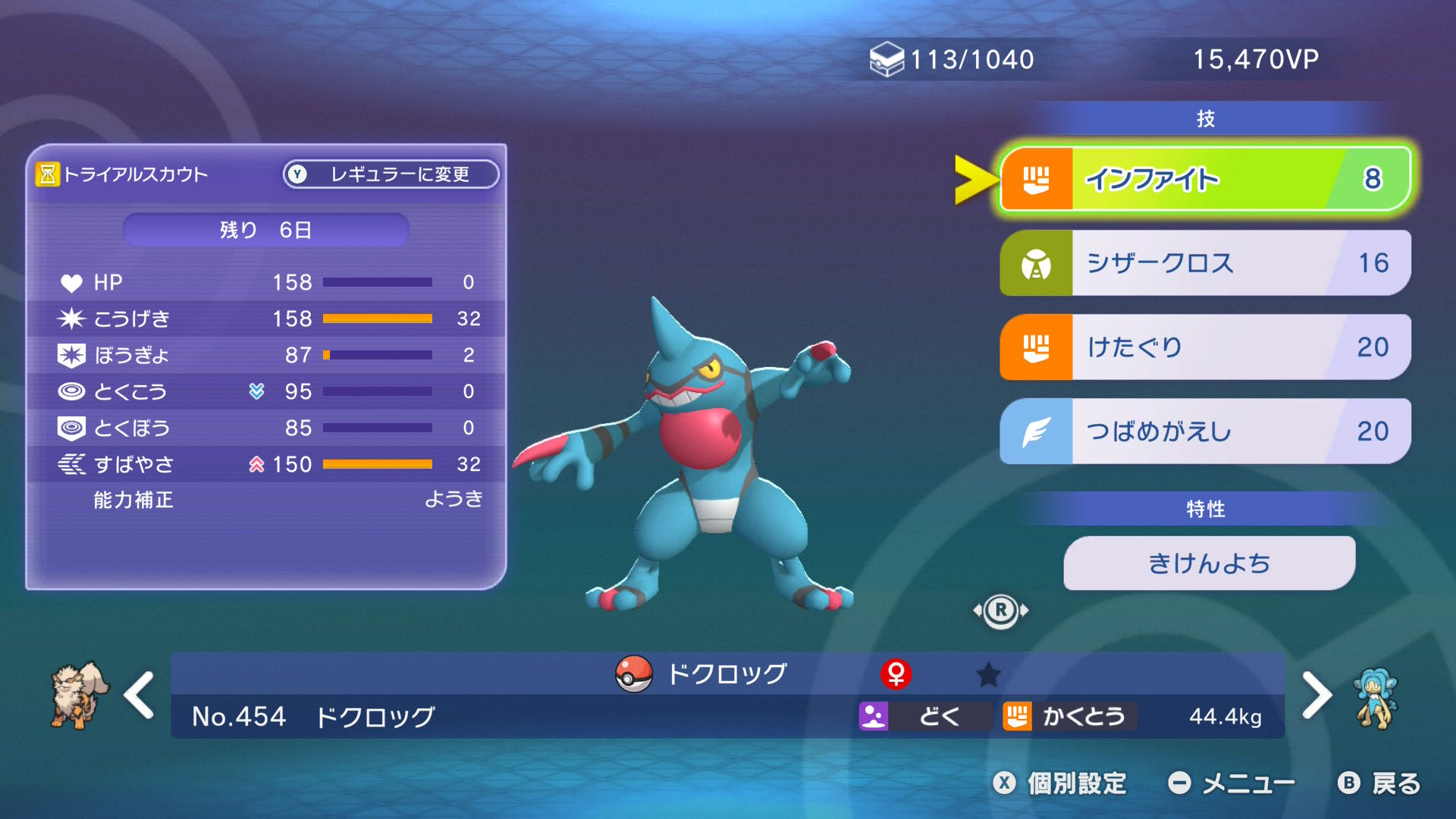This screenshot has width=1456, height=819.
Task: Select the インファイト move
Action: tap(1204, 179)
